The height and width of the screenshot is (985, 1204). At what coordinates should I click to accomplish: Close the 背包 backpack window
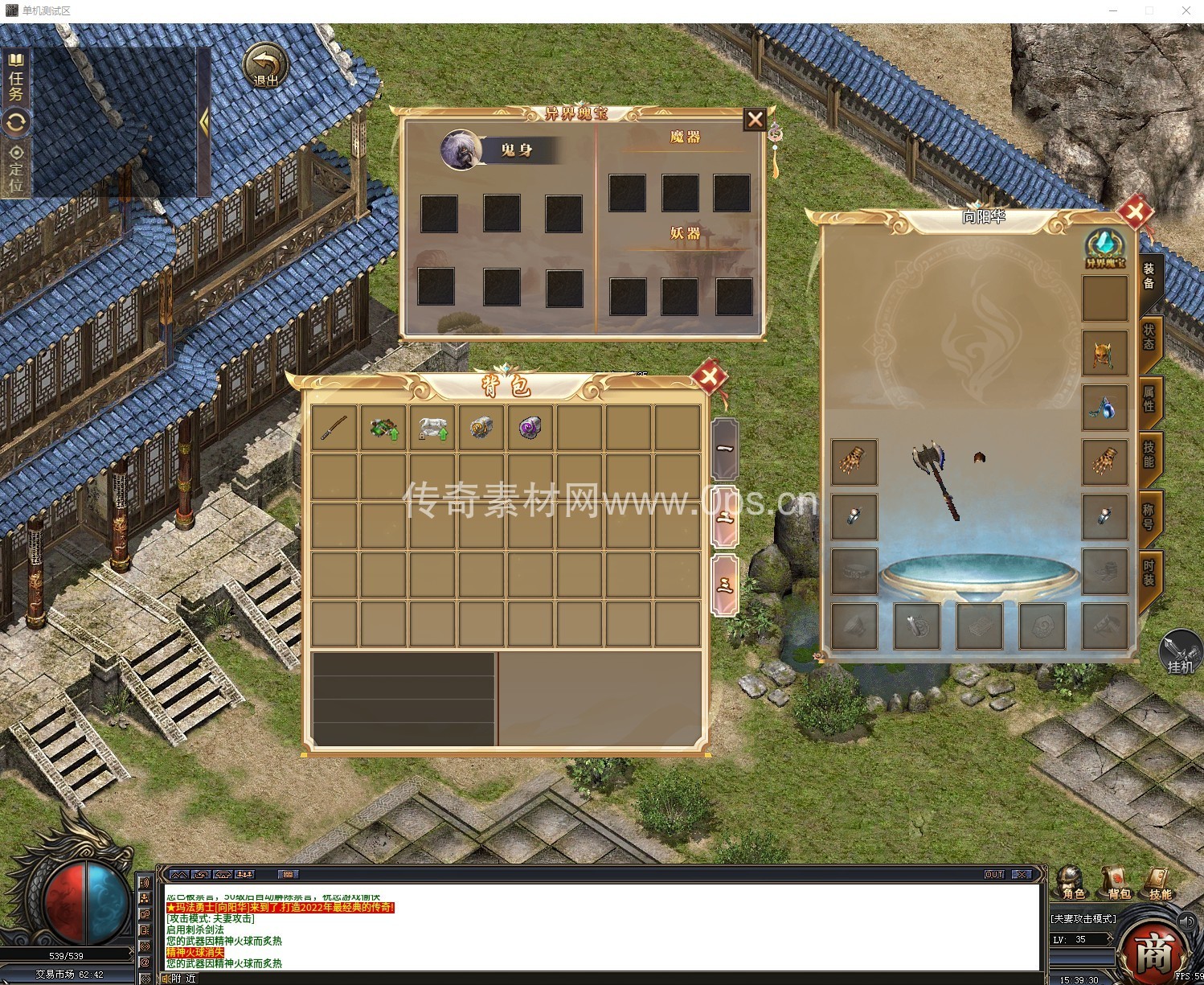click(x=709, y=376)
